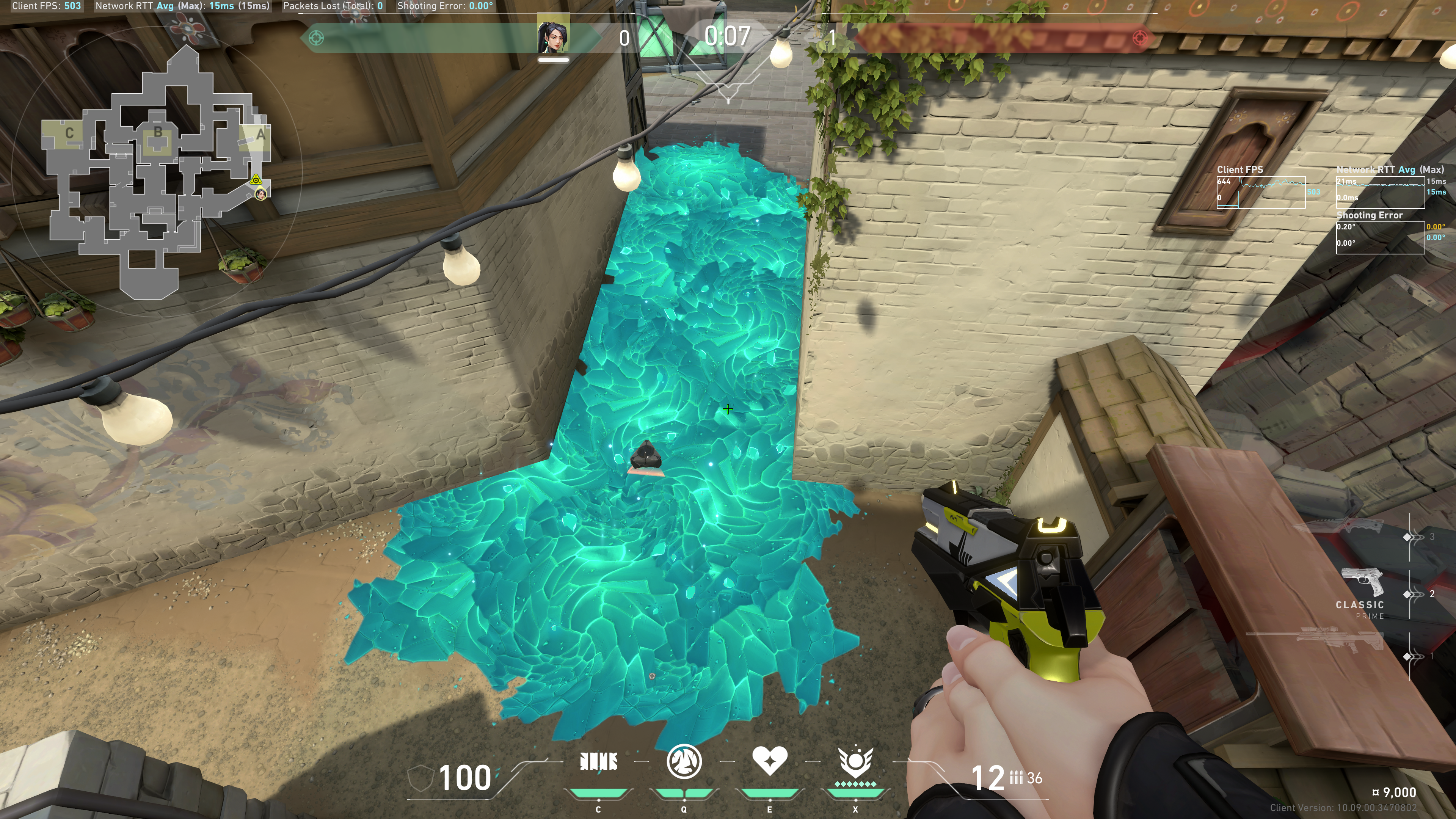Click the A site label on the minimap
This screenshot has width=1456, height=819.
[x=260, y=135]
